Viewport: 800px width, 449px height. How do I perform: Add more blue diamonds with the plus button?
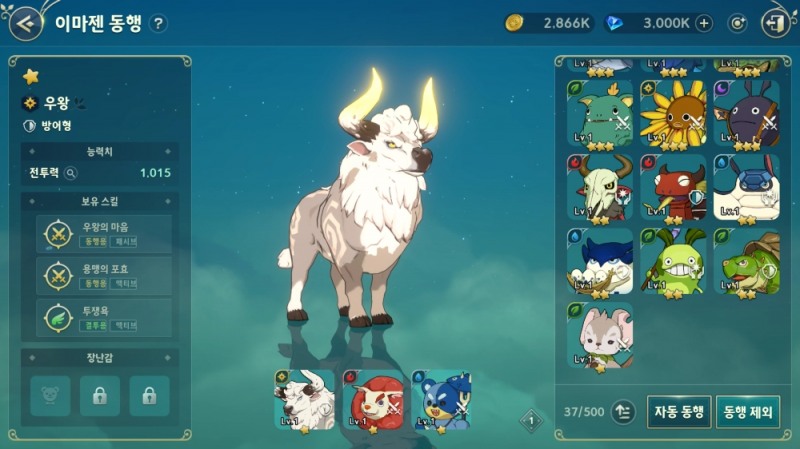coord(704,23)
